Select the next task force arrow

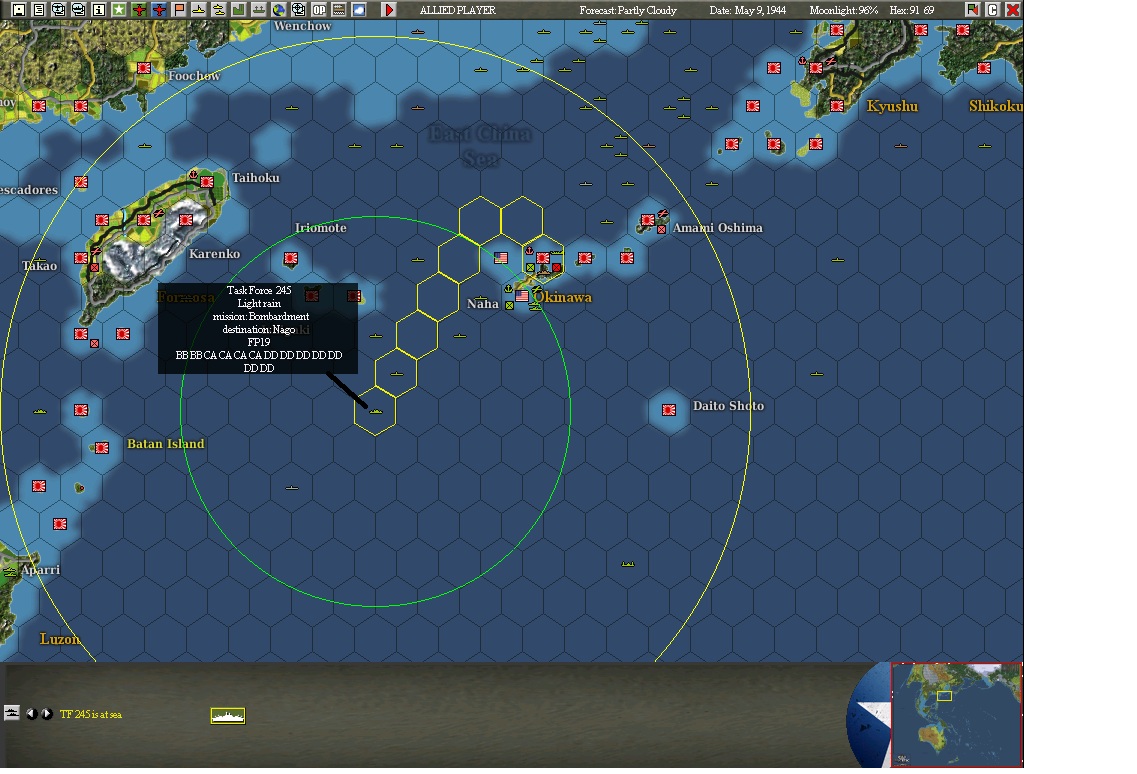coord(46,714)
